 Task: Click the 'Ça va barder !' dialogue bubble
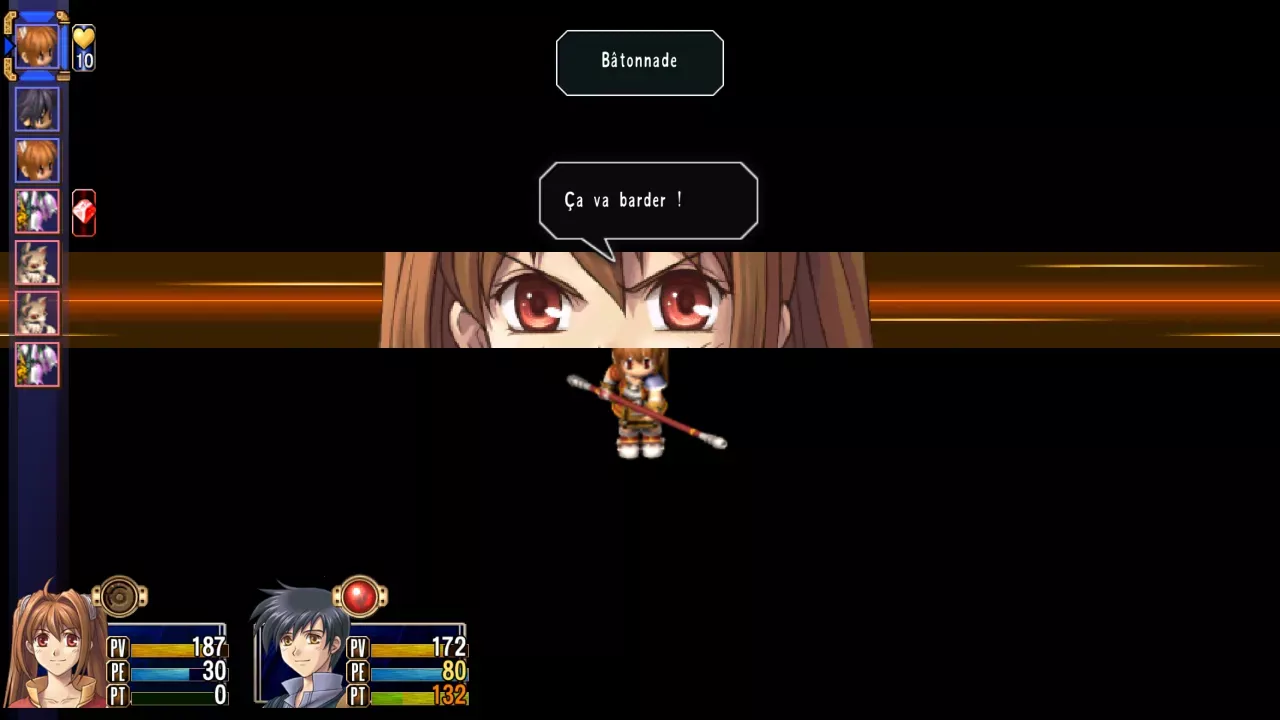click(x=648, y=200)
